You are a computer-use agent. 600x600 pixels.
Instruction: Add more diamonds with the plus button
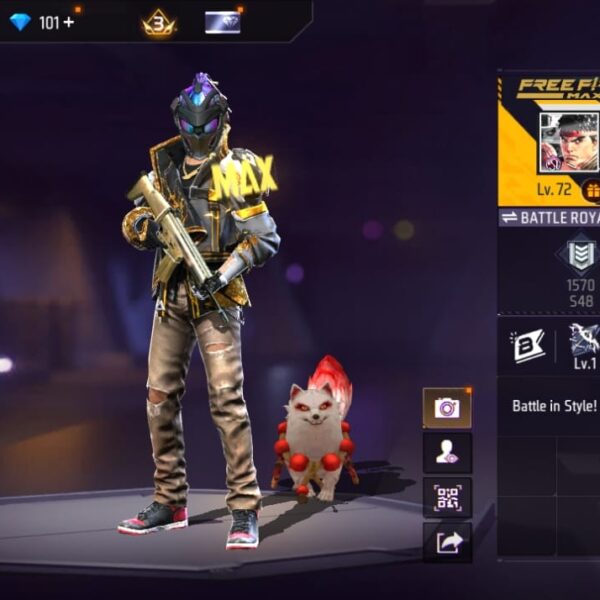coord(69,22)
